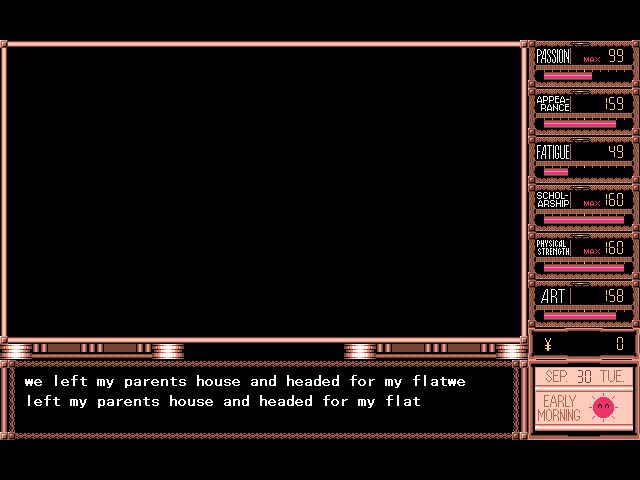This screenshot has width=640, height=480.
Task: Click the dialogue text box to continue
Action: coord(265,400)
